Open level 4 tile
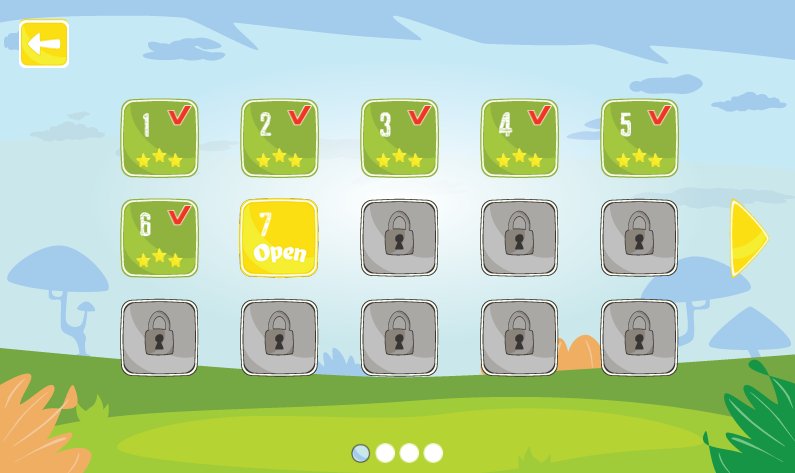The height and width of the screenshot is (473, 795). point(519,138)
